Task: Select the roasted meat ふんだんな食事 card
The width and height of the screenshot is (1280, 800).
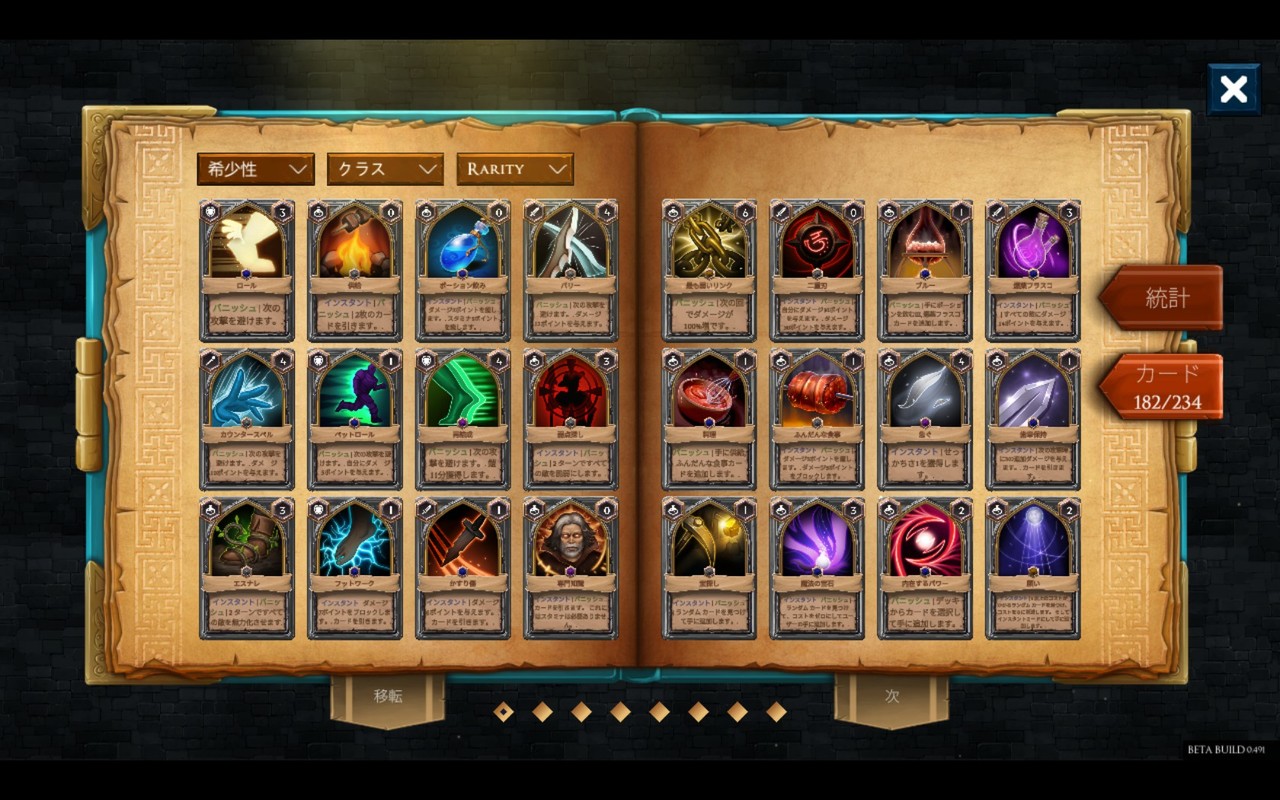Action: point(817,419)
